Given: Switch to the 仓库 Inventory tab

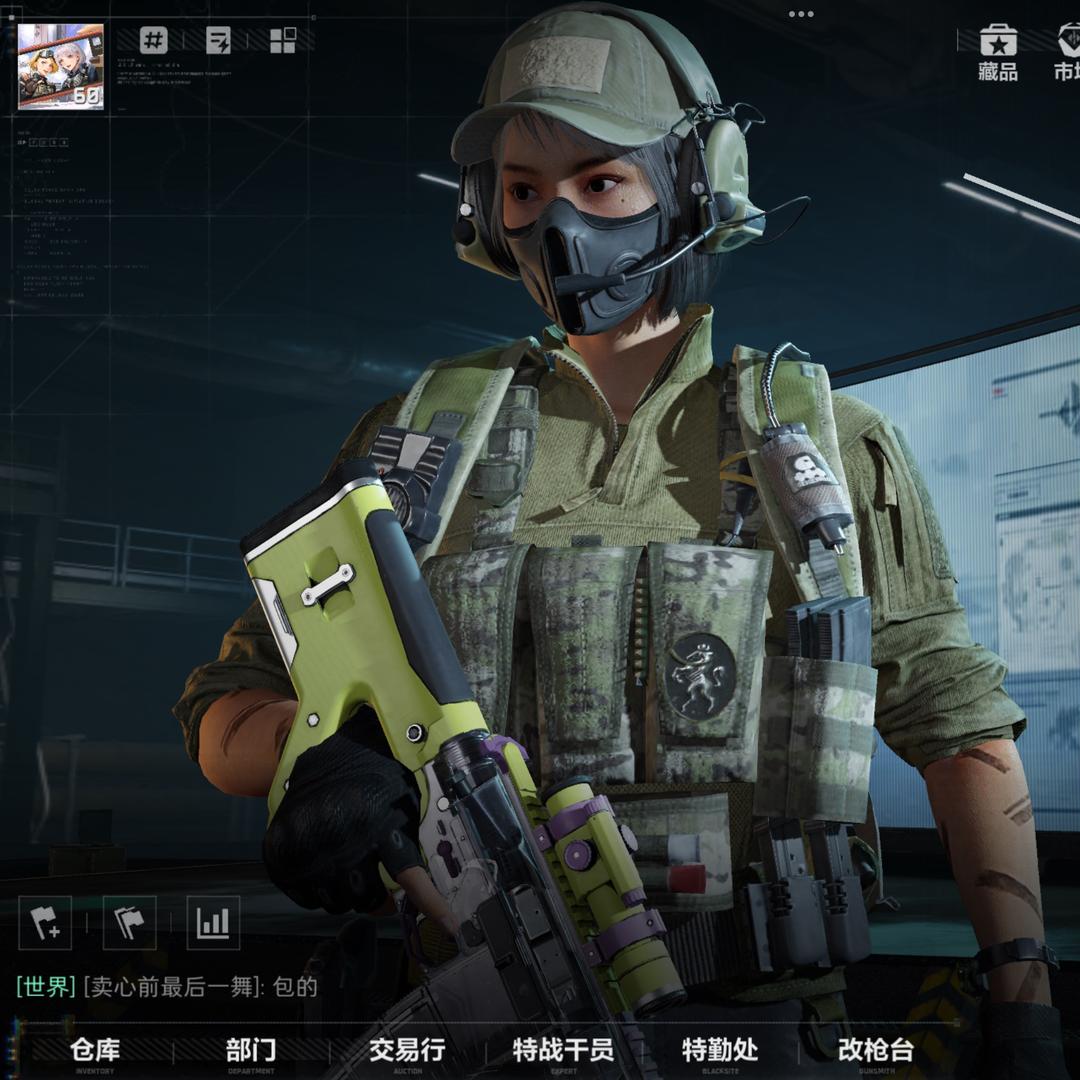Looking at the screenshot, I should 96,1051.
